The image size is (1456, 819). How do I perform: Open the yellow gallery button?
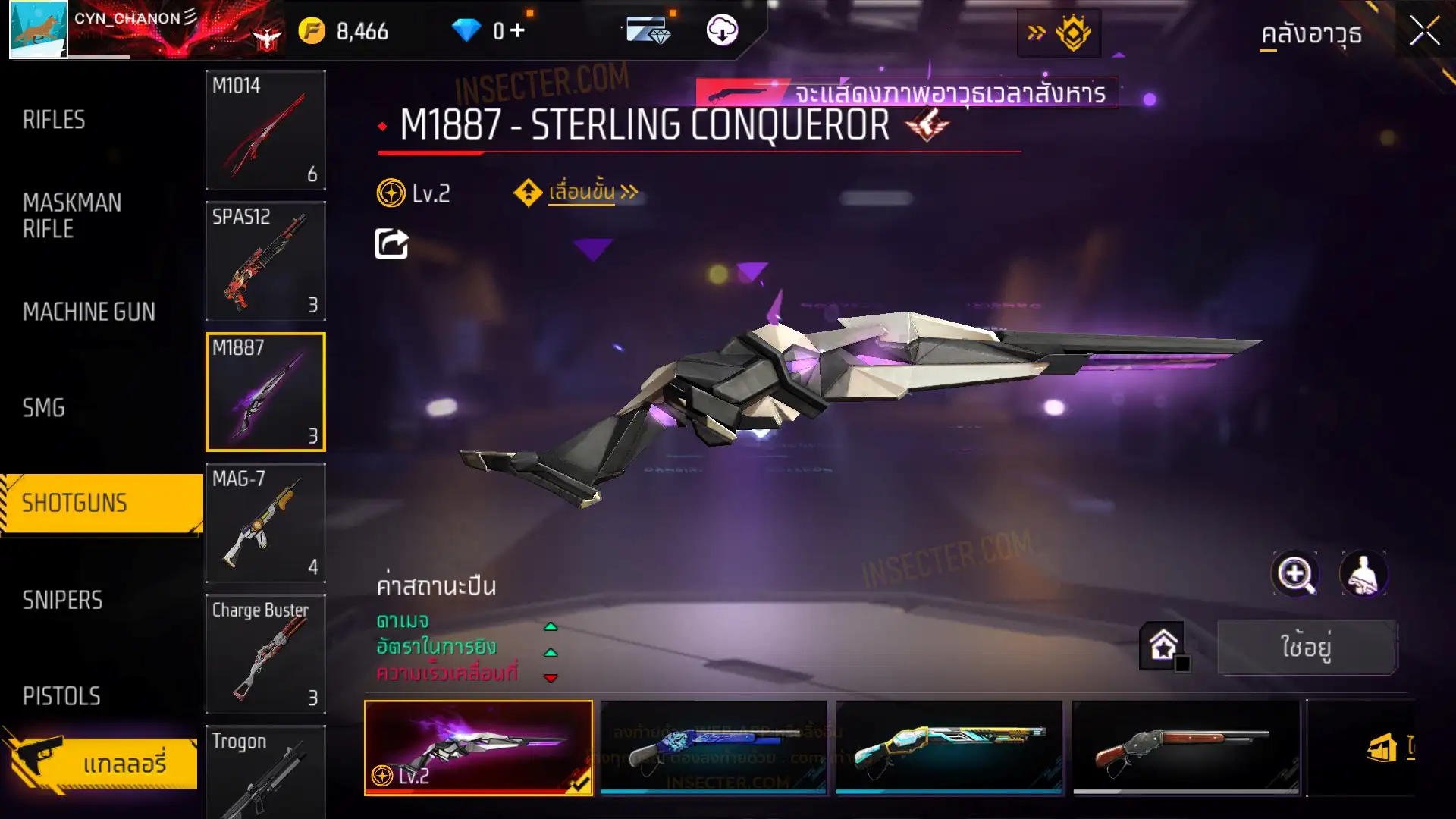pyautogui.click(x=102, y=763)
